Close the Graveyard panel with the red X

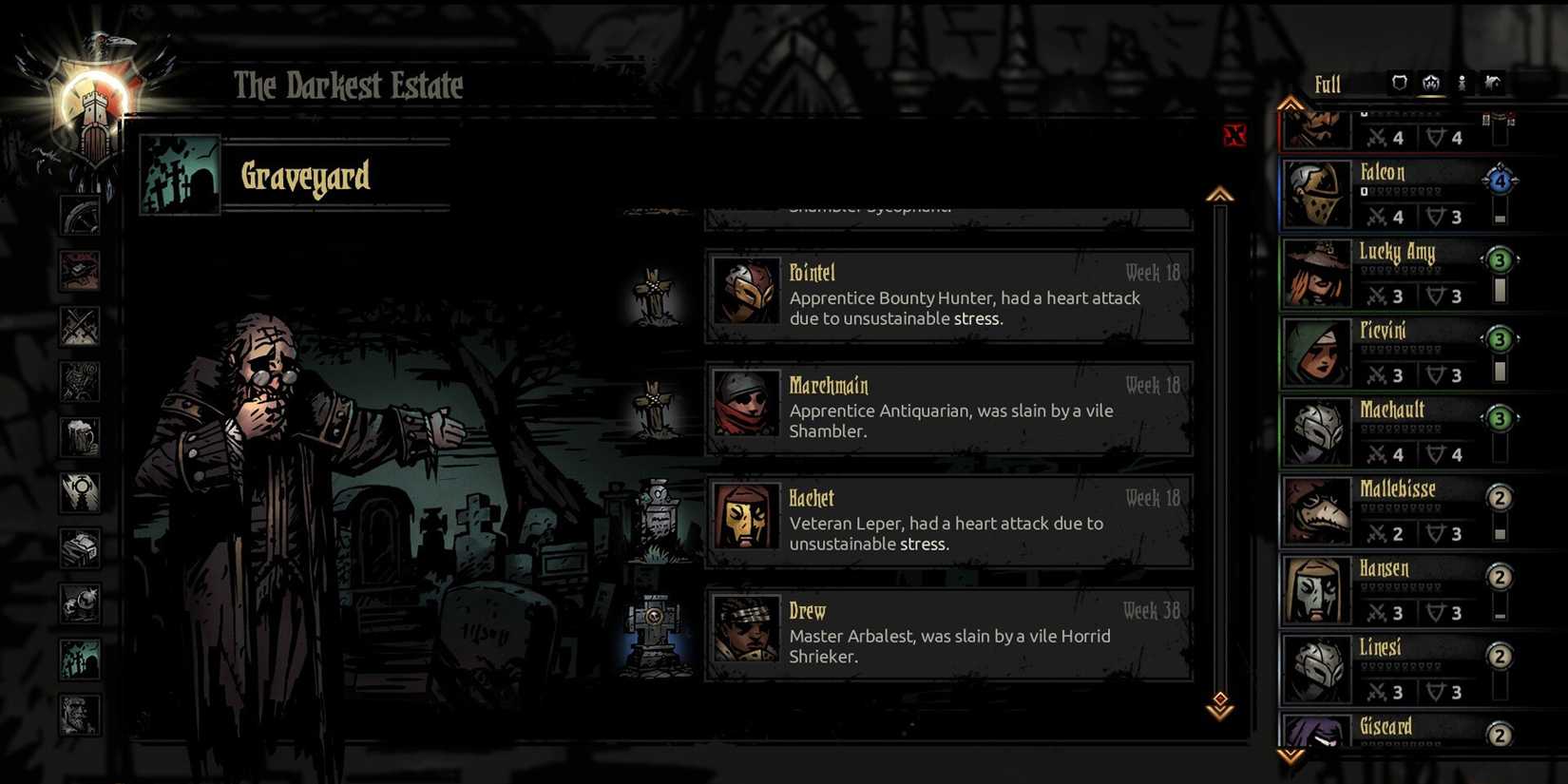point(1234,136)
